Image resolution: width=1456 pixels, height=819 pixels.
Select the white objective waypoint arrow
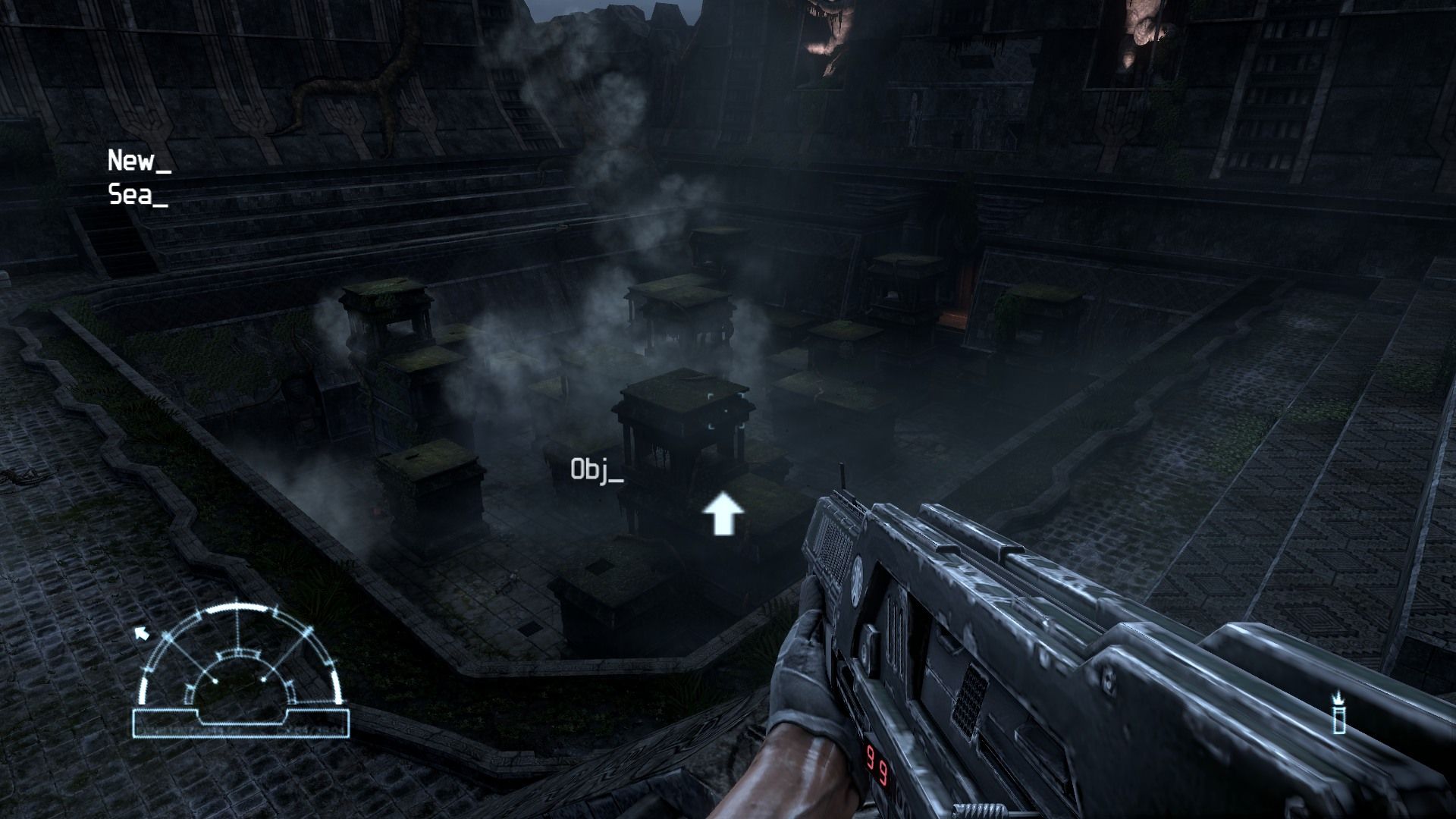723,514
